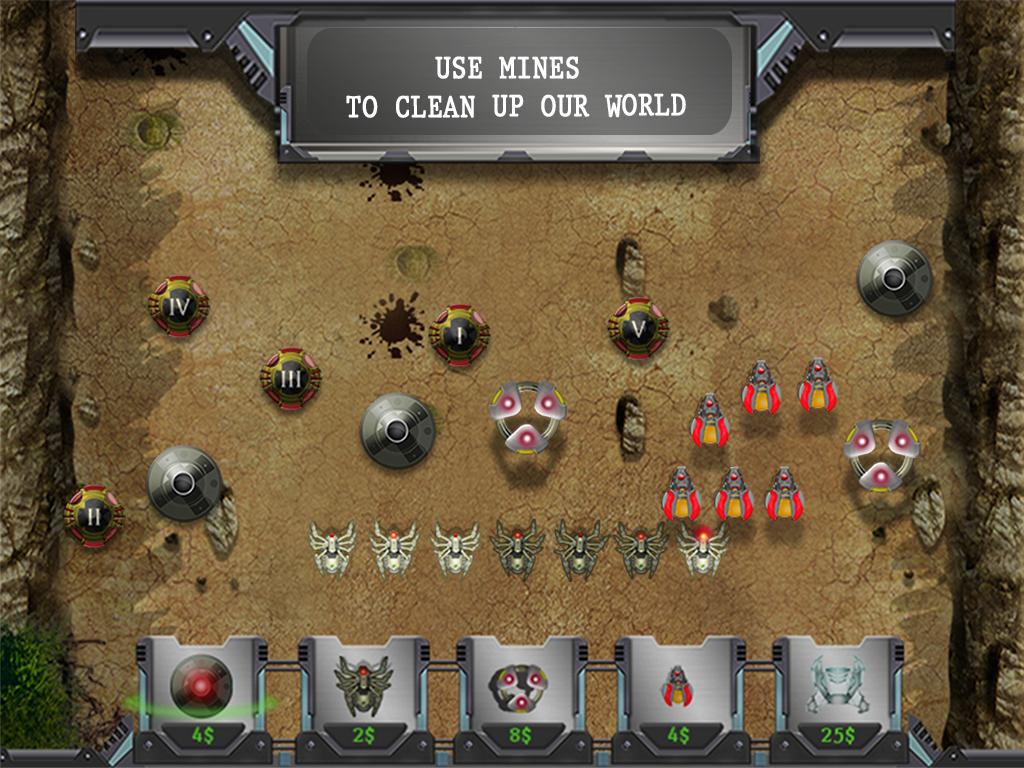The height and width of the screenshot is (768, 1024).
Task: Choose the pale mech costing 25$
Action: (838, 692)
